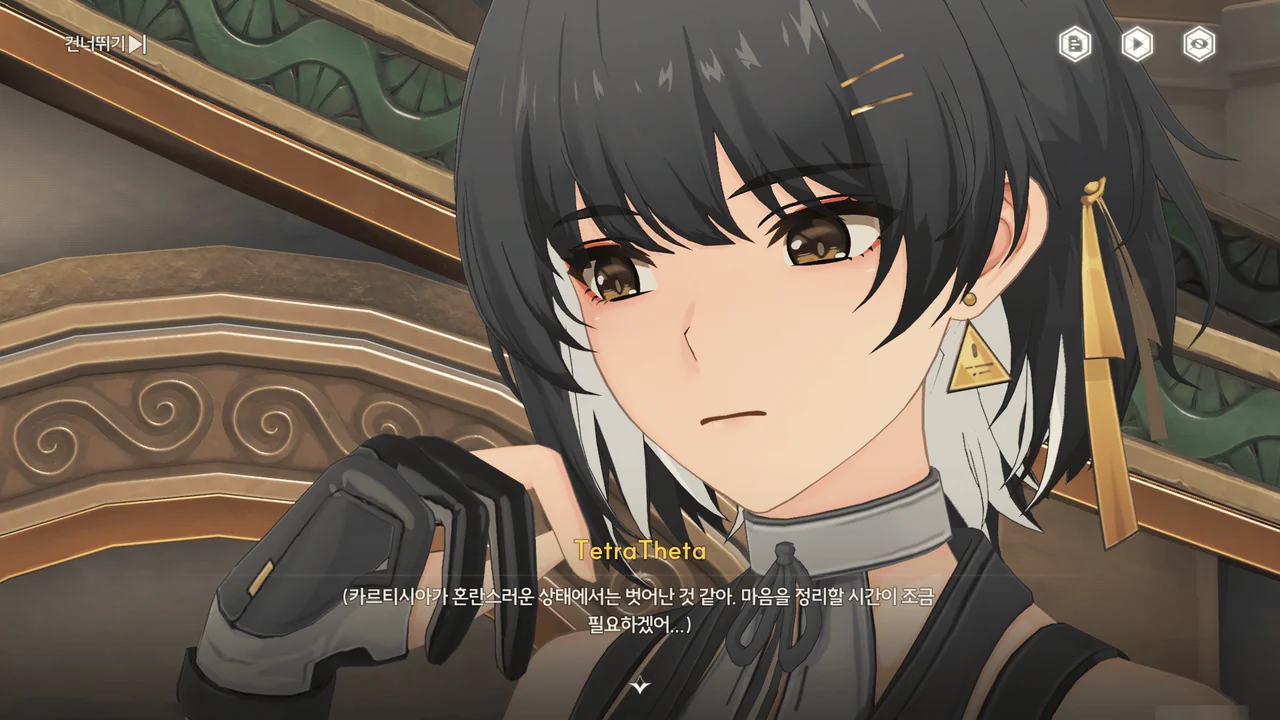This screenshot has height=720, width=1280.
Task: Skip the cutscene with 건너뛰기
Action: pyautogui.click(x=105, y=44)
